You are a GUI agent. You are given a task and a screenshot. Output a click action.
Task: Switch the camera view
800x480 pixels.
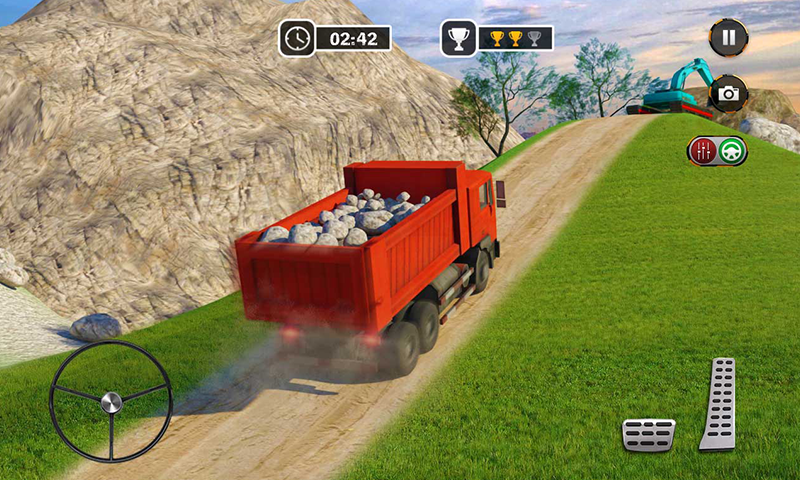pyautogui.click(x=728, y=93)
